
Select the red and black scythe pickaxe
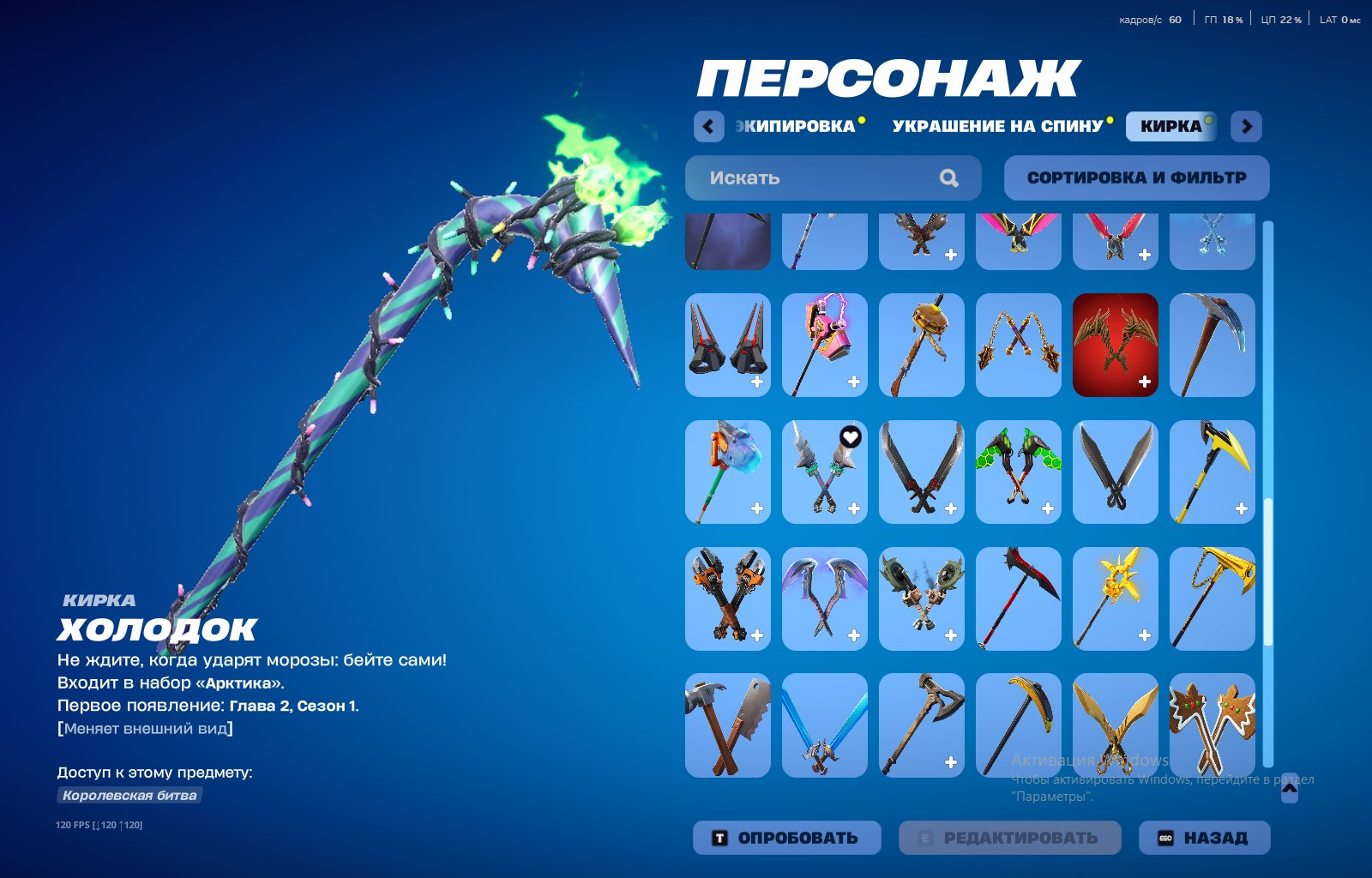(x=1018, y=599)
